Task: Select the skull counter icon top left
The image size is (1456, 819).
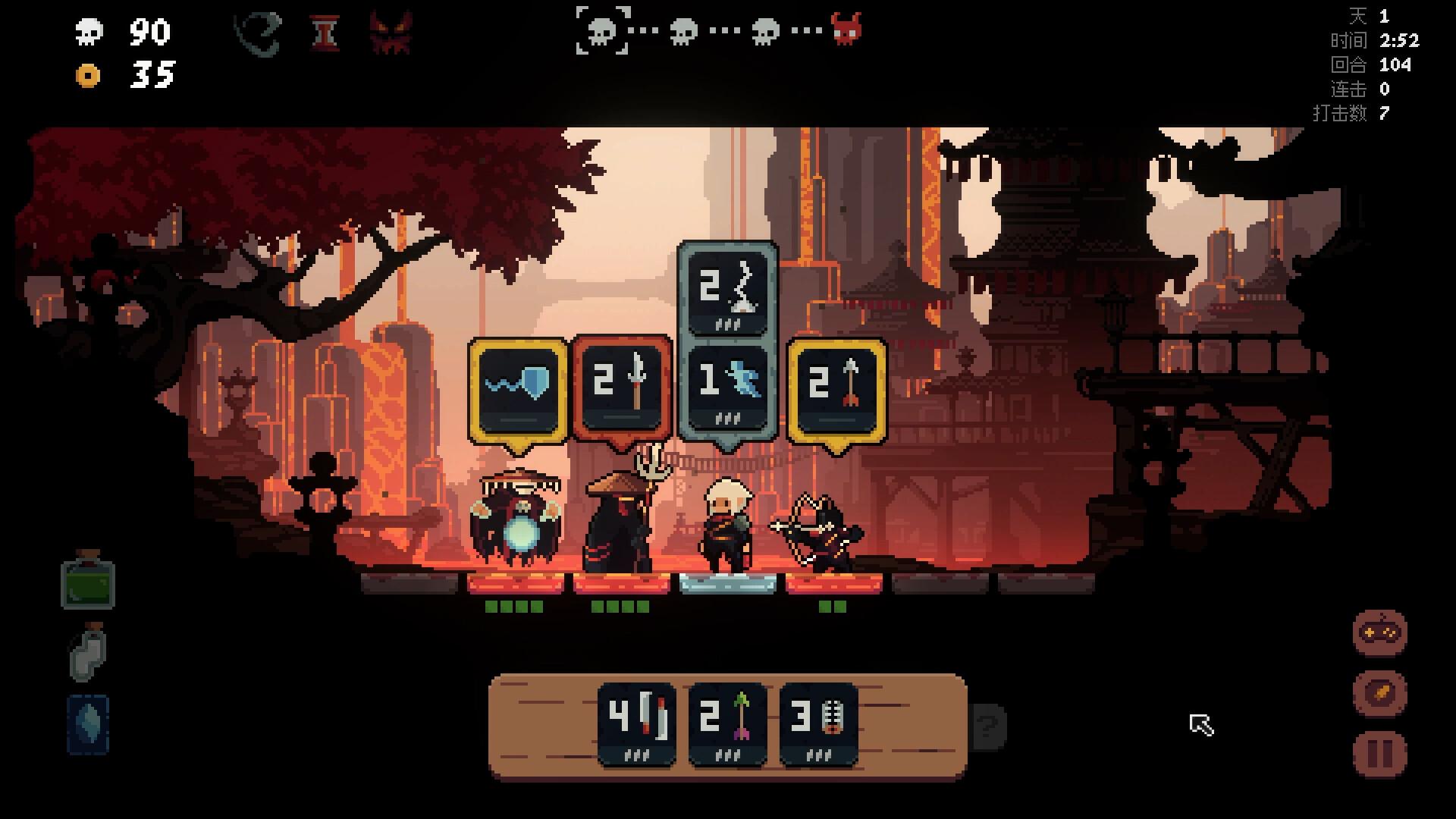Action: (x=89, y=32)
